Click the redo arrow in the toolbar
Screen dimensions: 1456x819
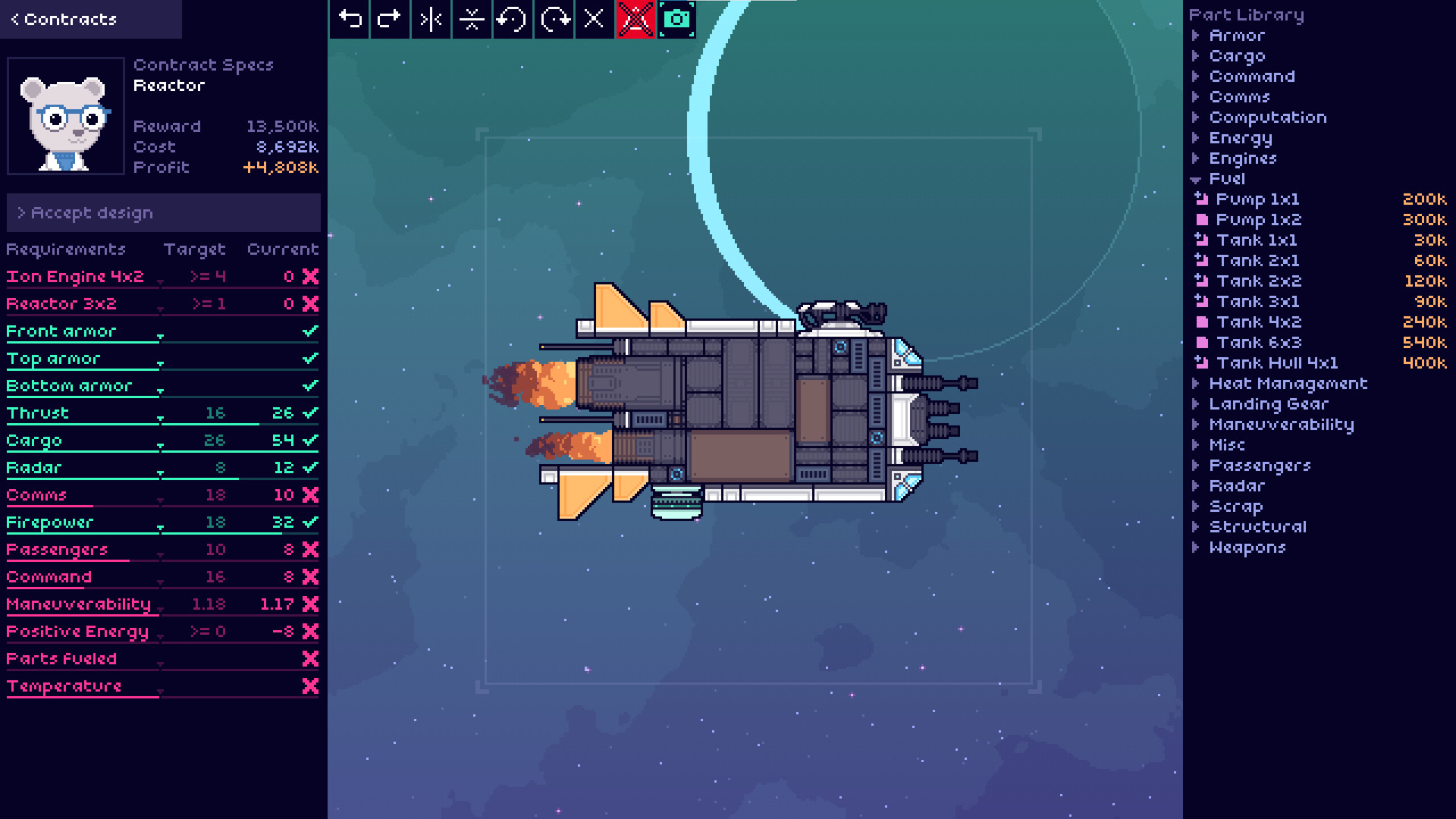[390, 19]
